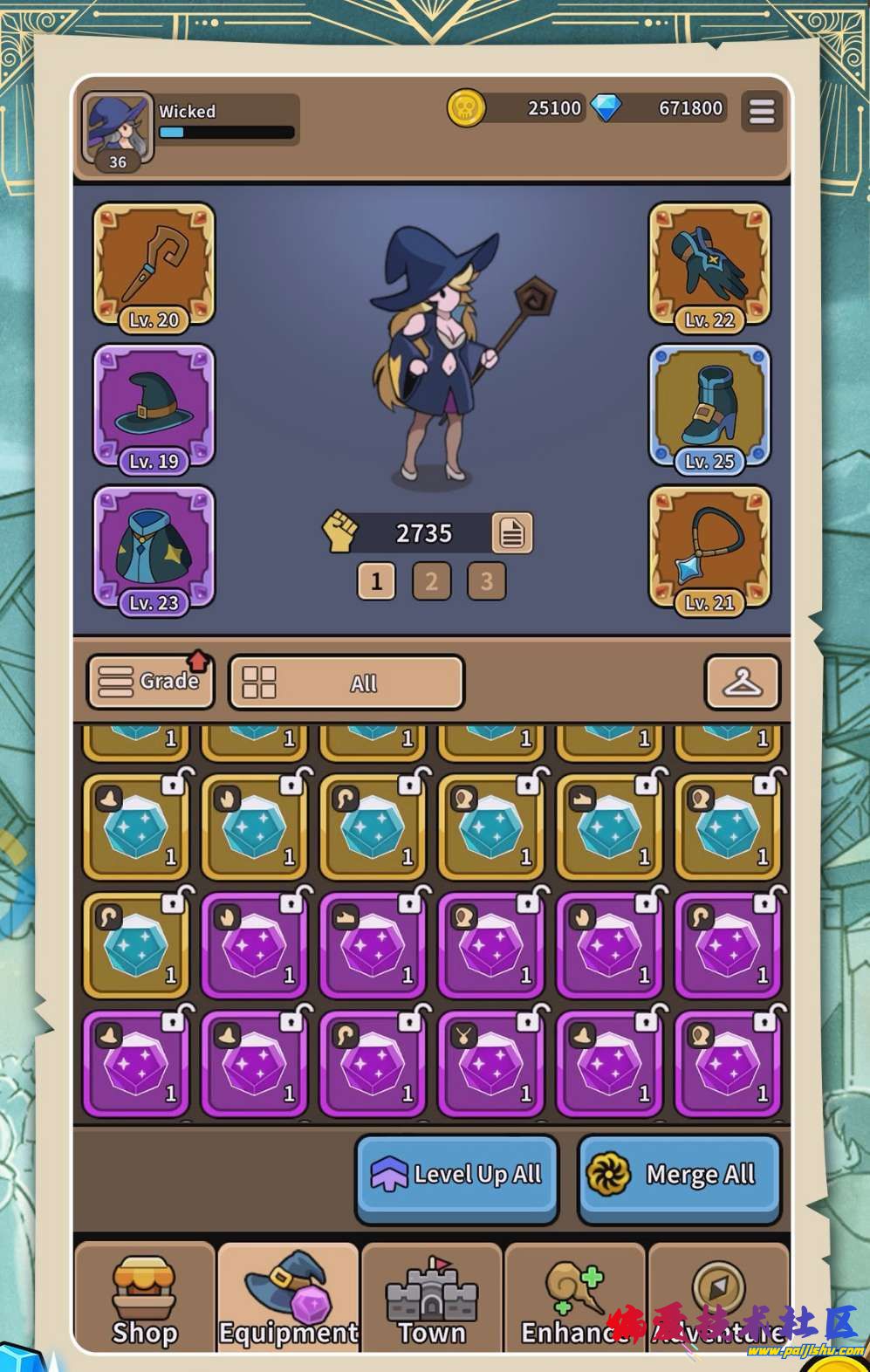Choose loadout preset 1
Viewport: 870px width, 1372px height.
point(376,581)
